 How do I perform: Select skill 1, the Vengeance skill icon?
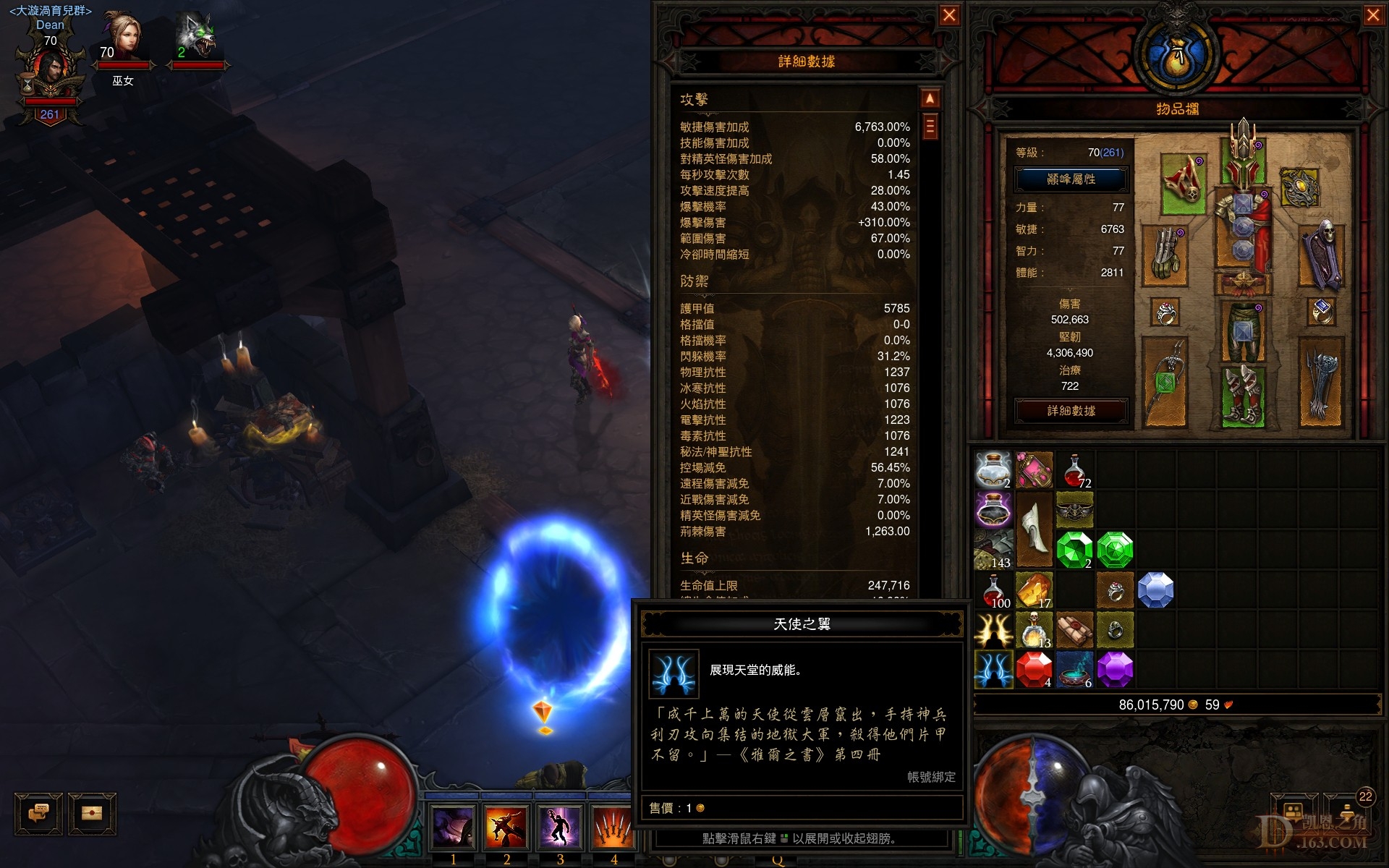454,827
